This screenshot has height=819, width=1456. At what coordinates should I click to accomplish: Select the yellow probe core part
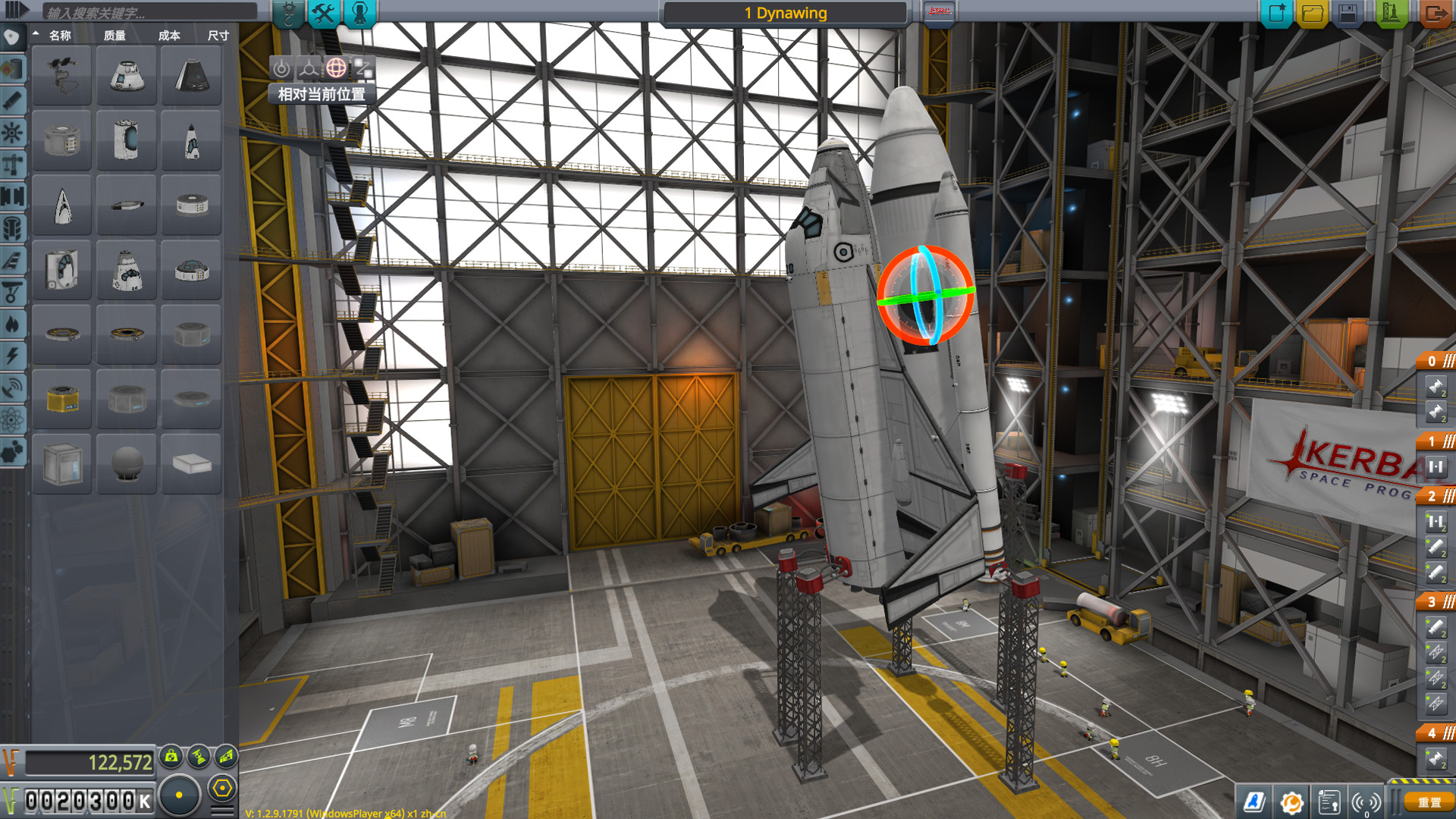pyautogui.click(x=62, y=399)
